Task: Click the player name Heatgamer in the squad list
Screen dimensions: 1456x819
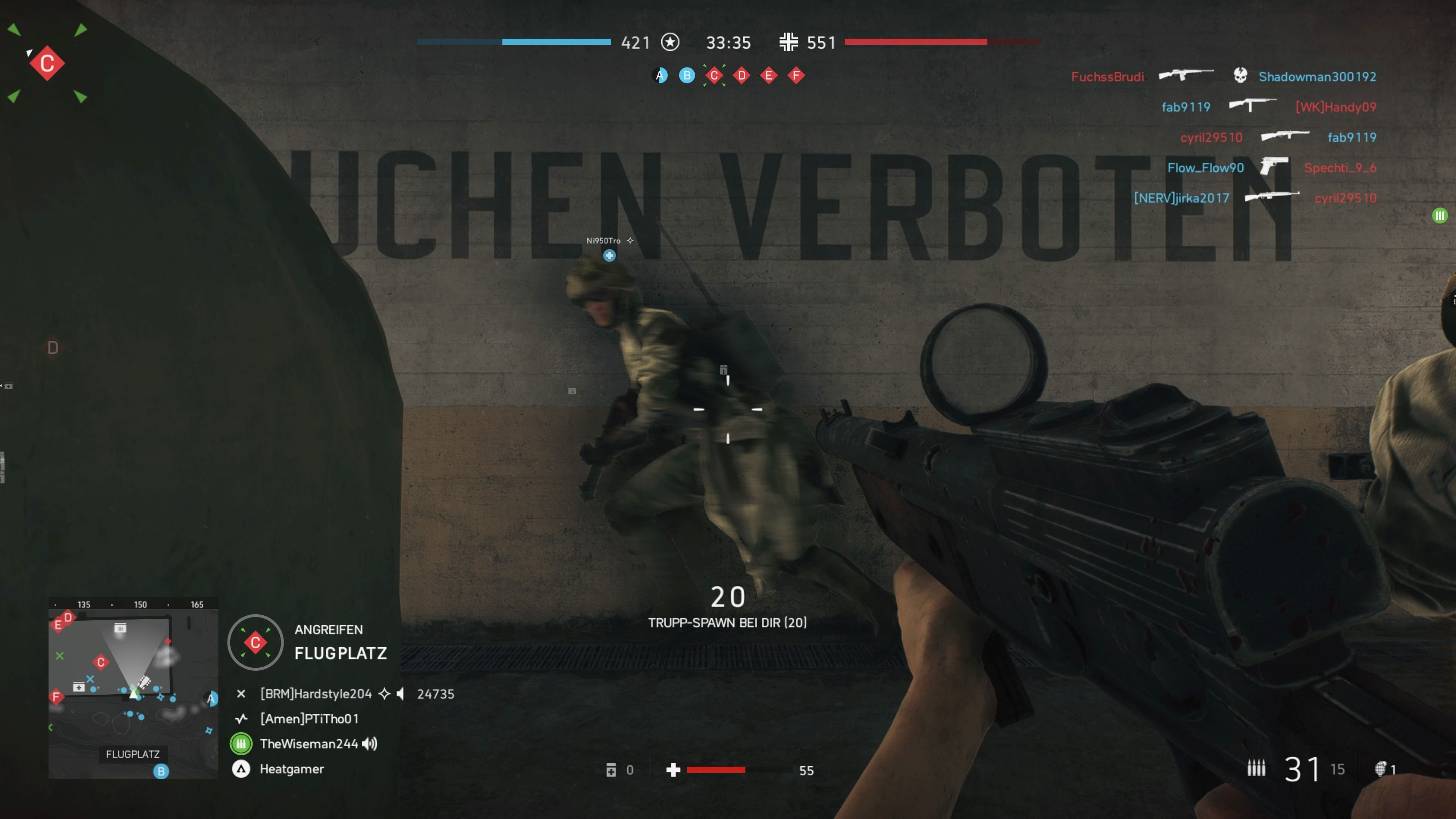Action: (x=291, y=769)
